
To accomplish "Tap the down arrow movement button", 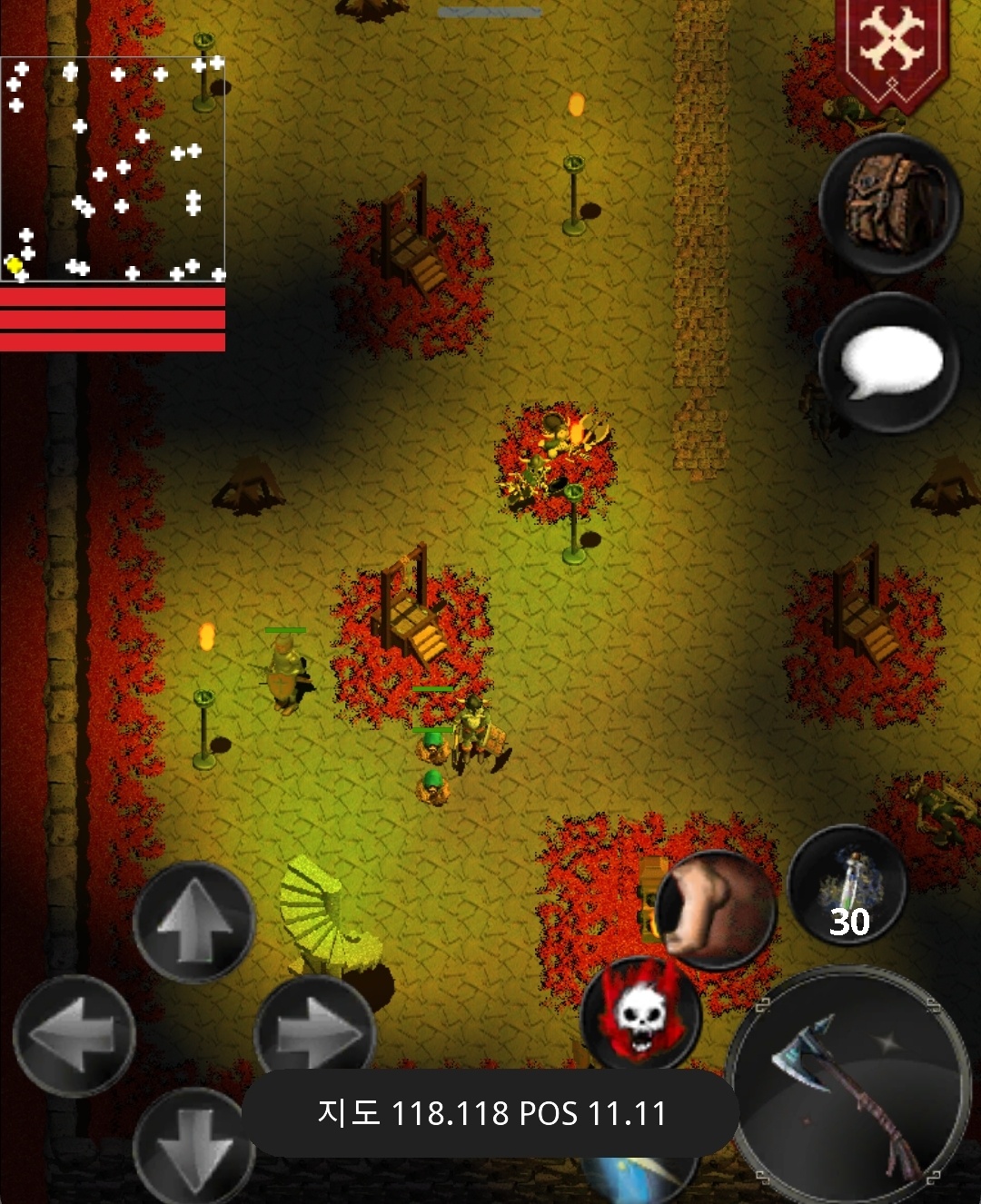I will pos(193,1146).
